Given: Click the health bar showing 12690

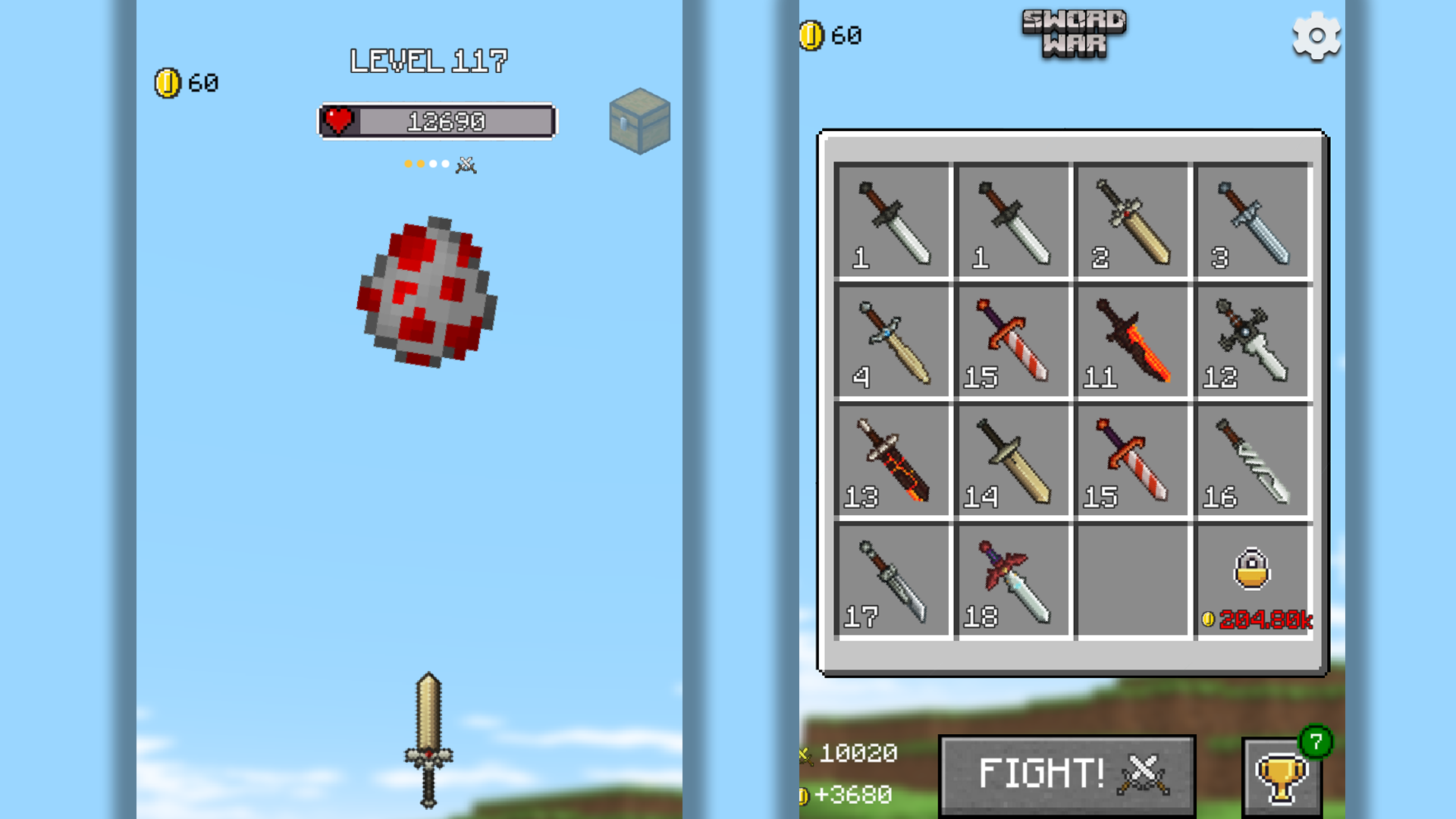Looking at the screenshot, I should (436, 121).
